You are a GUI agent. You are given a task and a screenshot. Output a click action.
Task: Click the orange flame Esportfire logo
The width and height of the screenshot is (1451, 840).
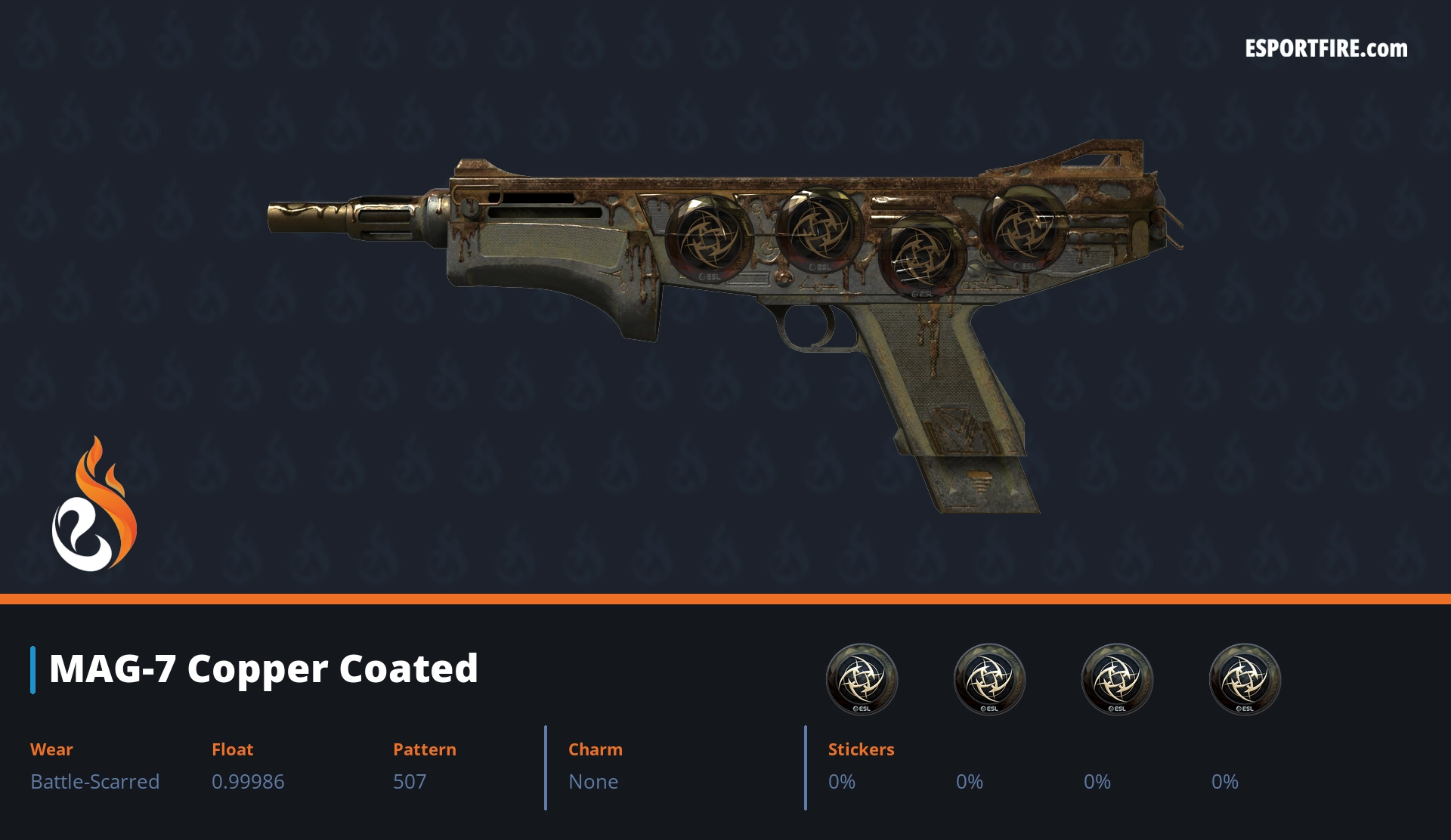(94, 505)
